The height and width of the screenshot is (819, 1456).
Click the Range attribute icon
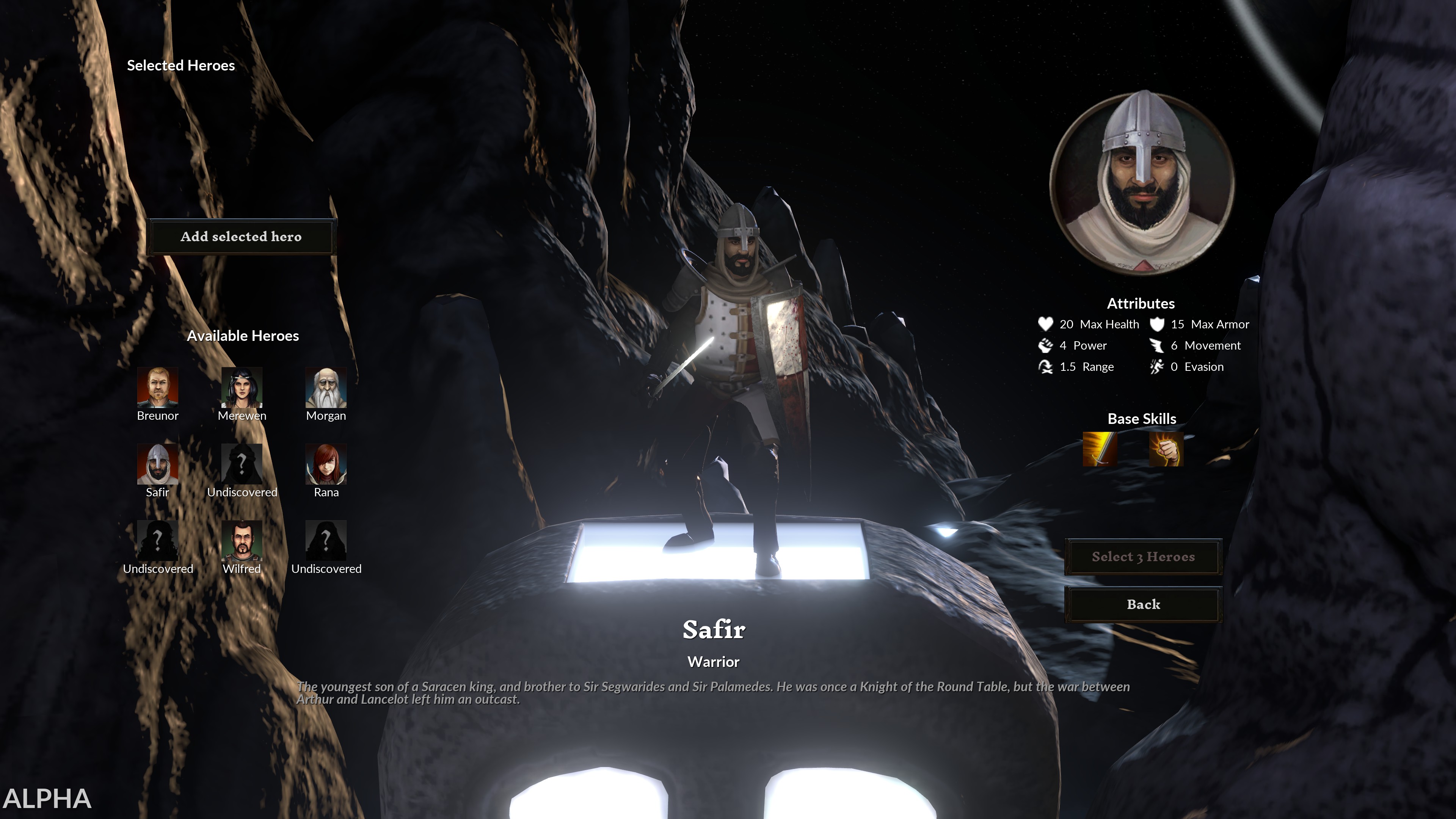tap(1047, 366)
